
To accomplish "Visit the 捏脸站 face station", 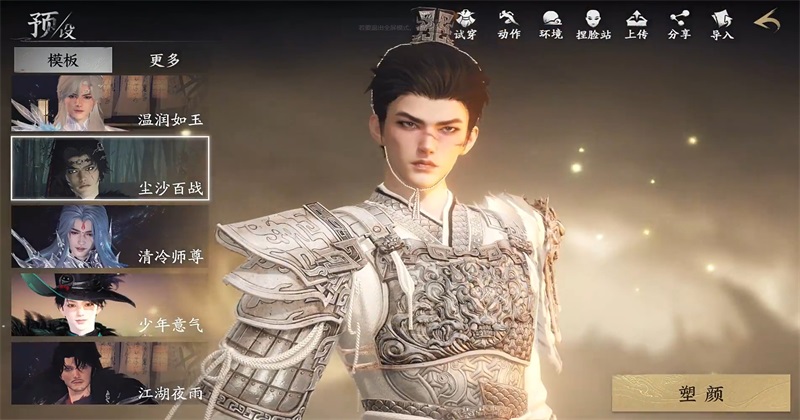I will point(594,24).
